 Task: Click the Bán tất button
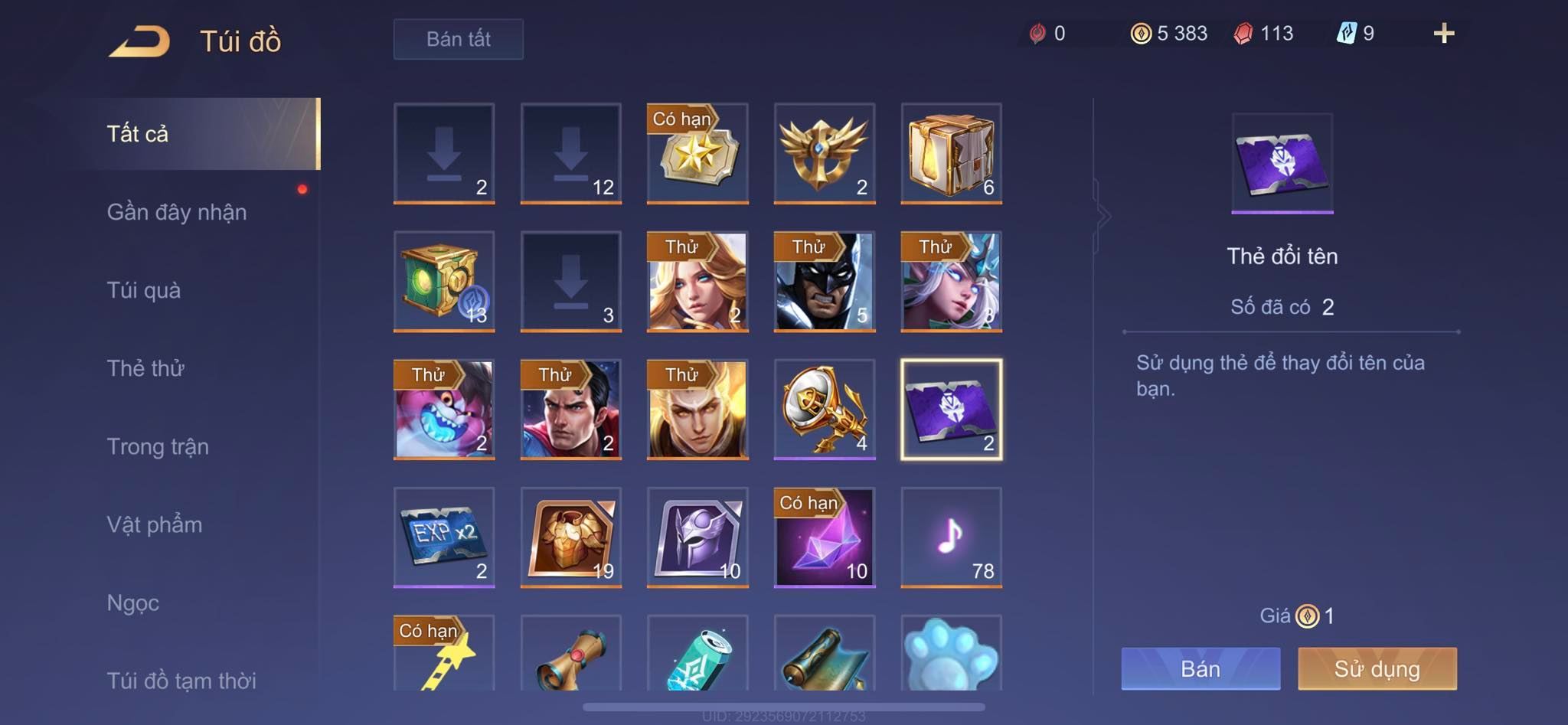pyautogui.click(x=458, y=39)
